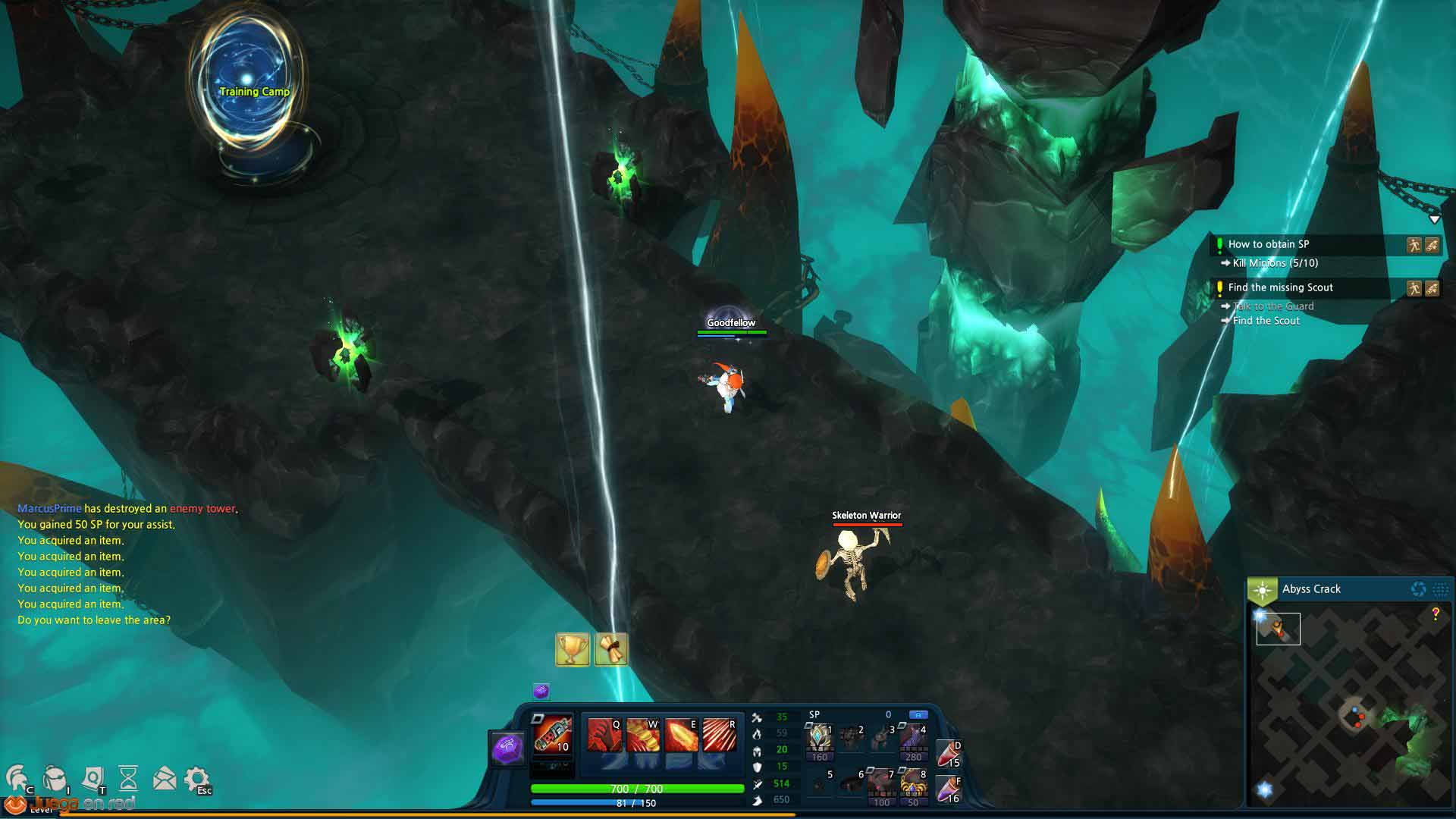
Task: Activate the E fire blast ability
Action: coord(681,735)
